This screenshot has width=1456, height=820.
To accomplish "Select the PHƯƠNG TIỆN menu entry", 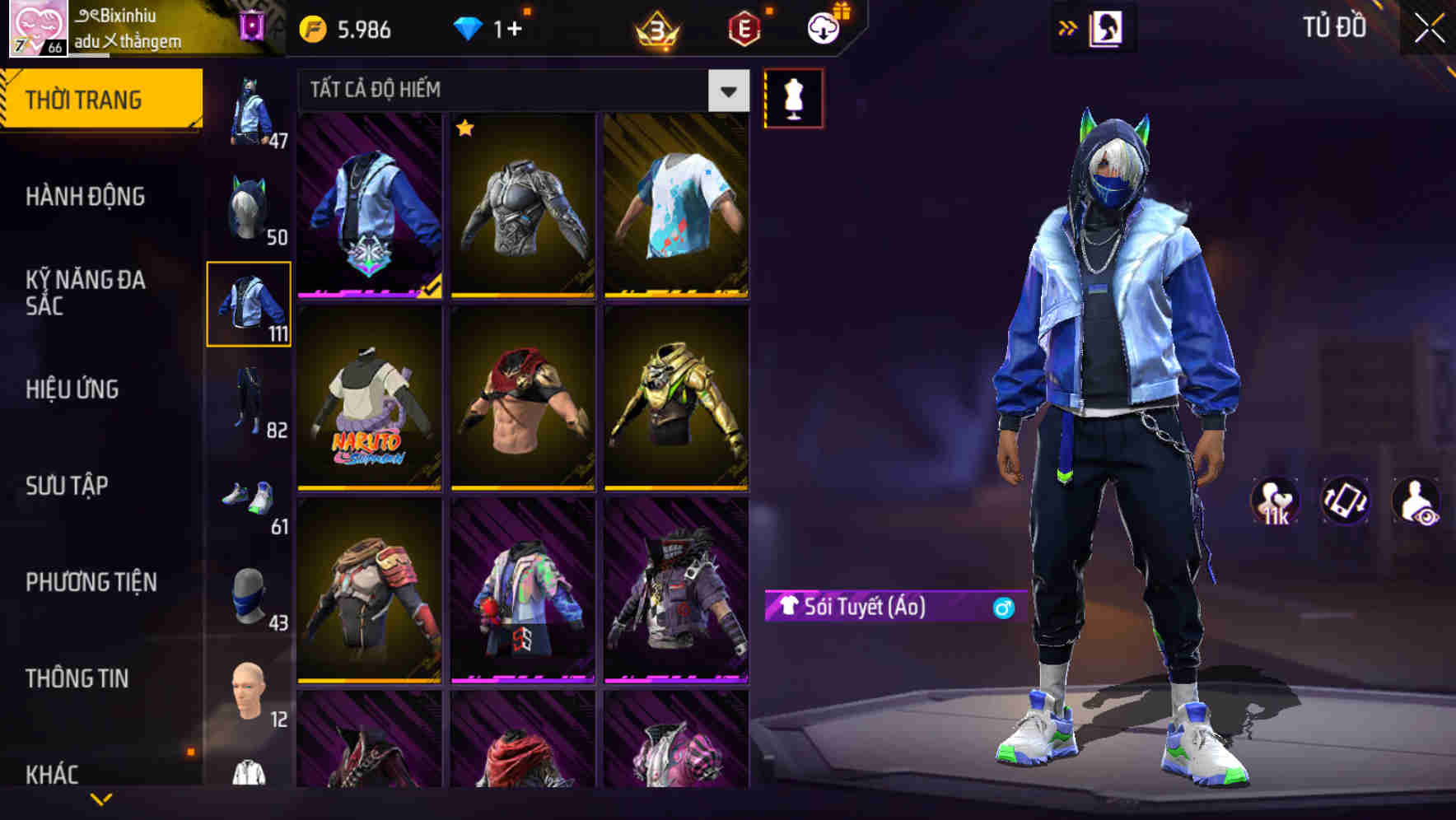I will point(91,582).
